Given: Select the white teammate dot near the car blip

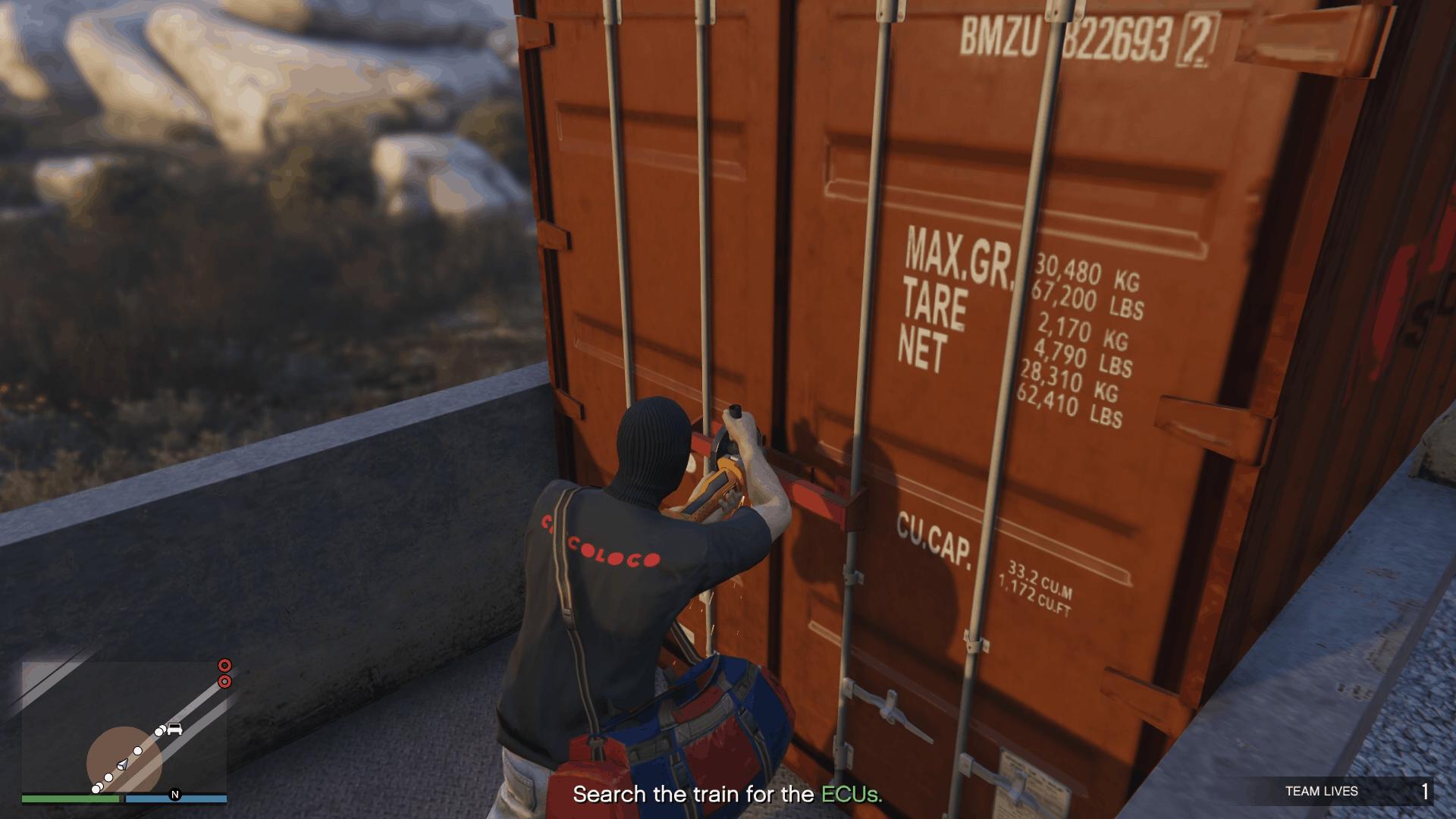Looking at the screenshot, I should (158, 732).
